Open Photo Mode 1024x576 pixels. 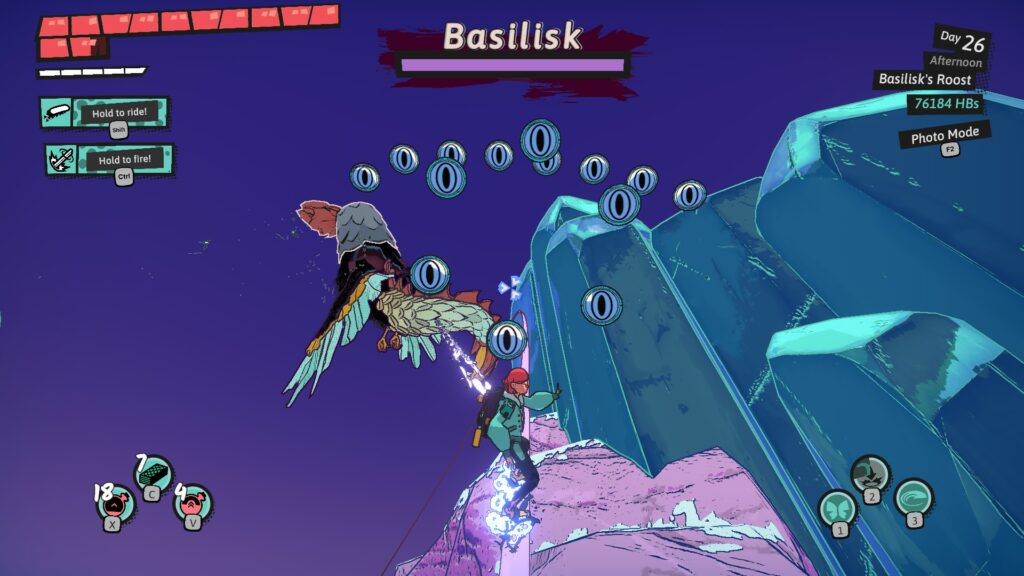click(x=944, y=135)
